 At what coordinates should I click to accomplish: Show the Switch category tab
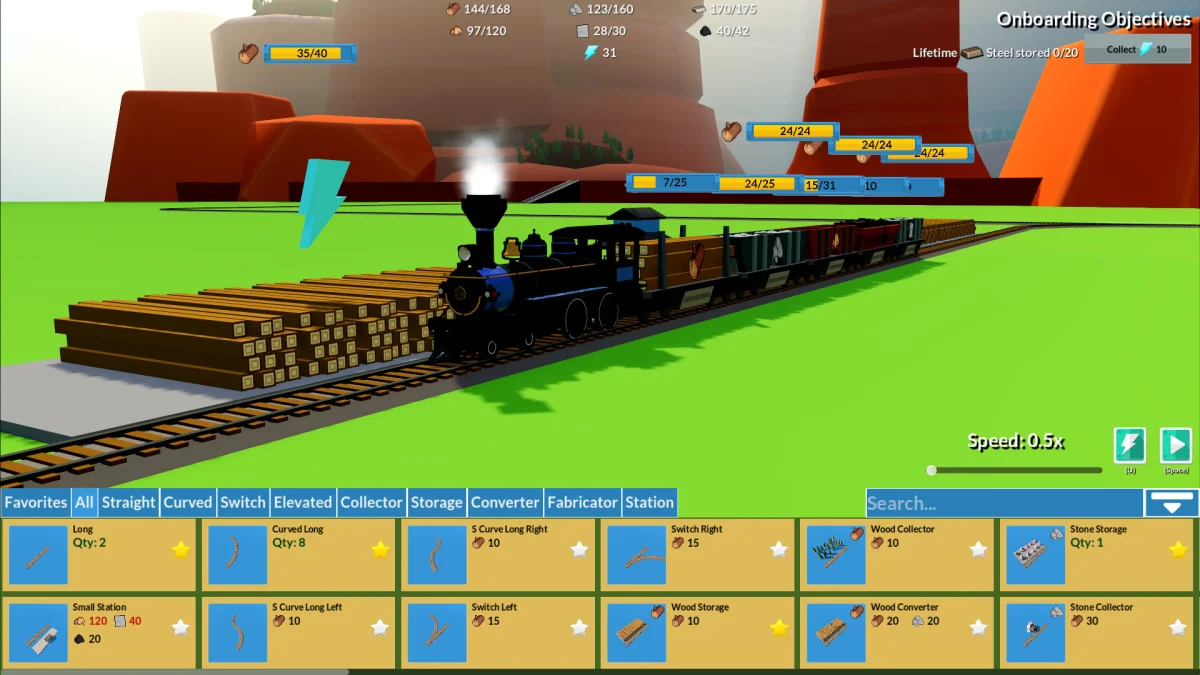click(x=243, y=502)
